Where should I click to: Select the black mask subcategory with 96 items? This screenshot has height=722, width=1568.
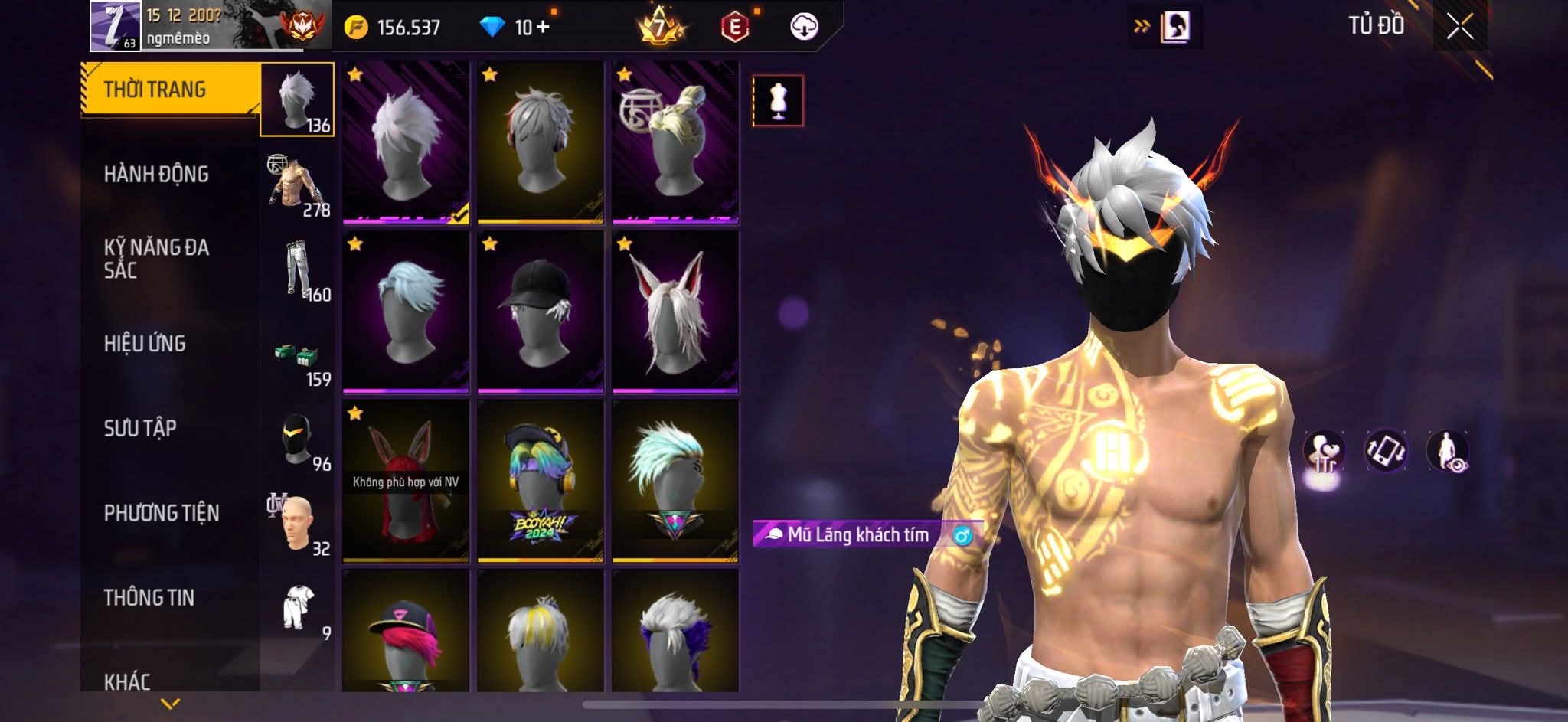(299, 440)
